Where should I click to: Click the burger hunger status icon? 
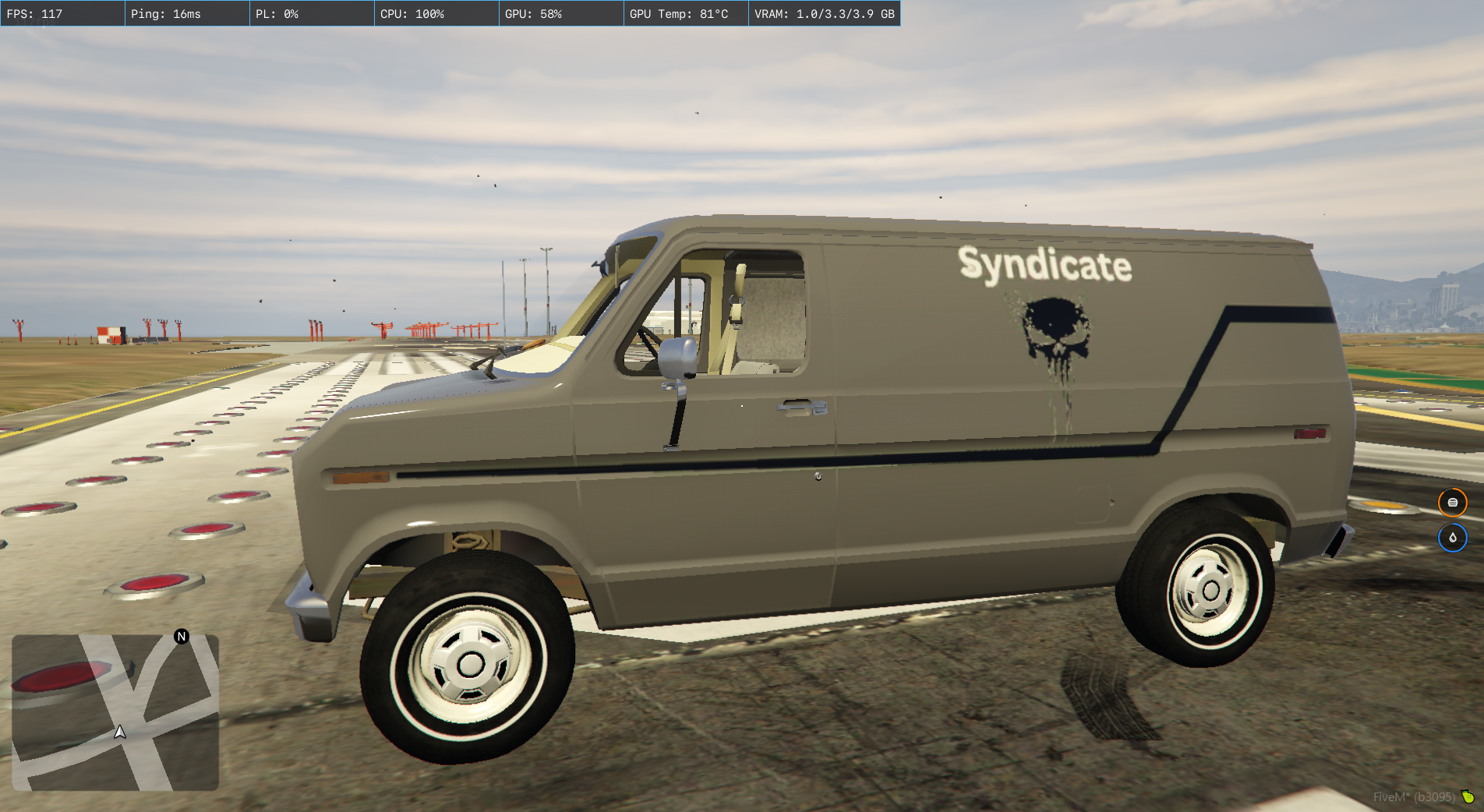pos(1452,503)
